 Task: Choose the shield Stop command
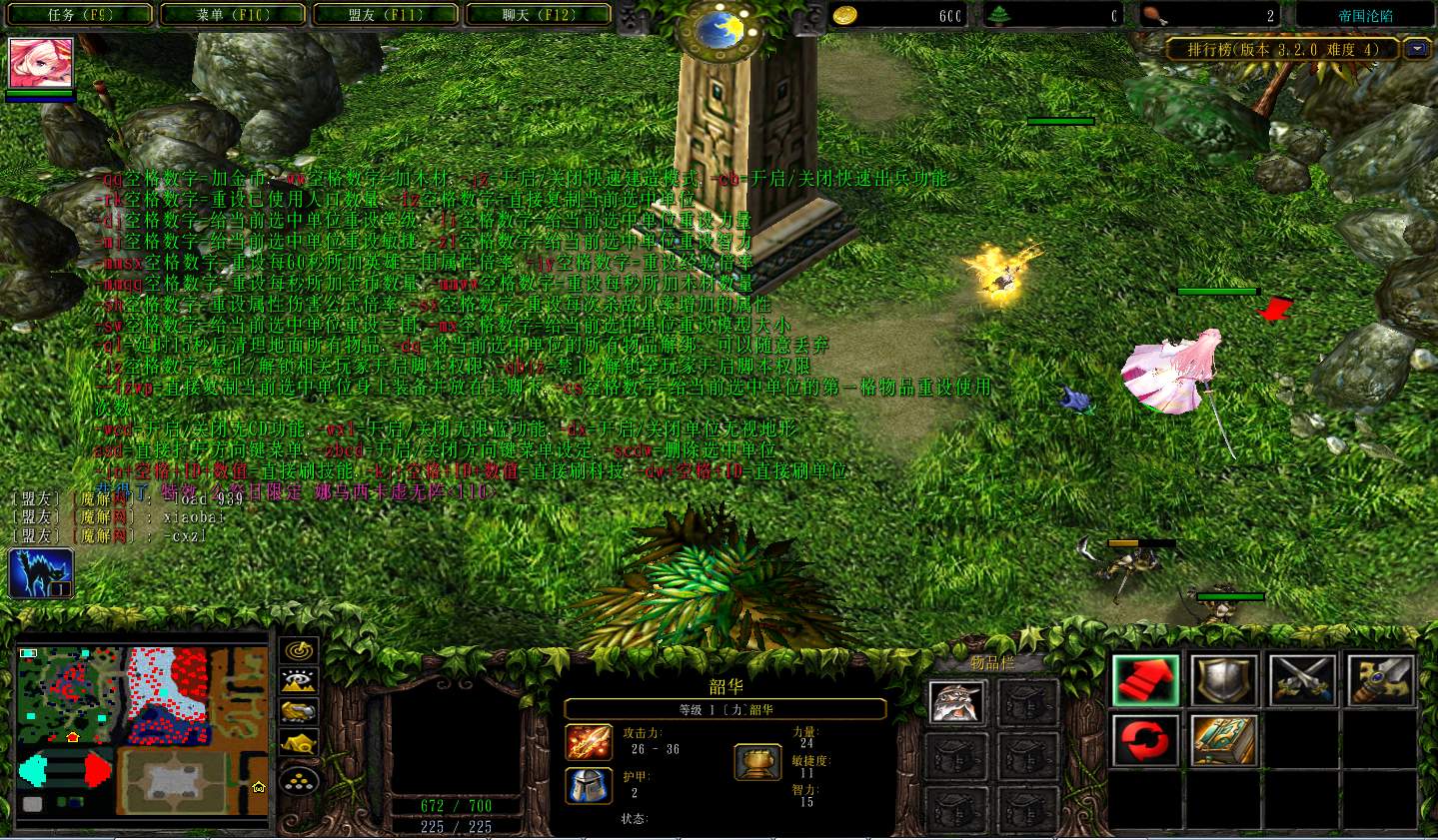[1224, 680]
